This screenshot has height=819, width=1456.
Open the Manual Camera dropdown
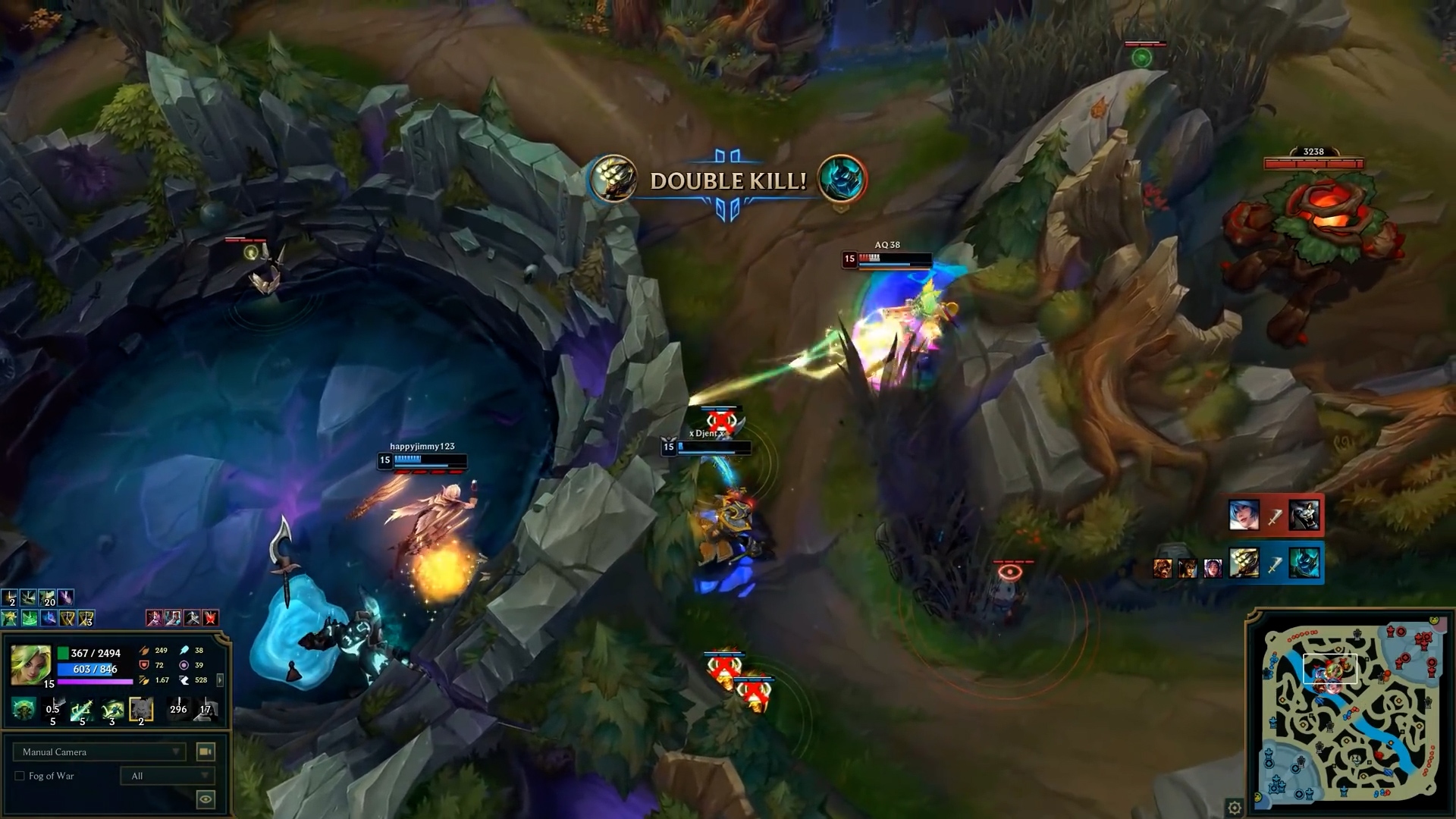[99, 752]
